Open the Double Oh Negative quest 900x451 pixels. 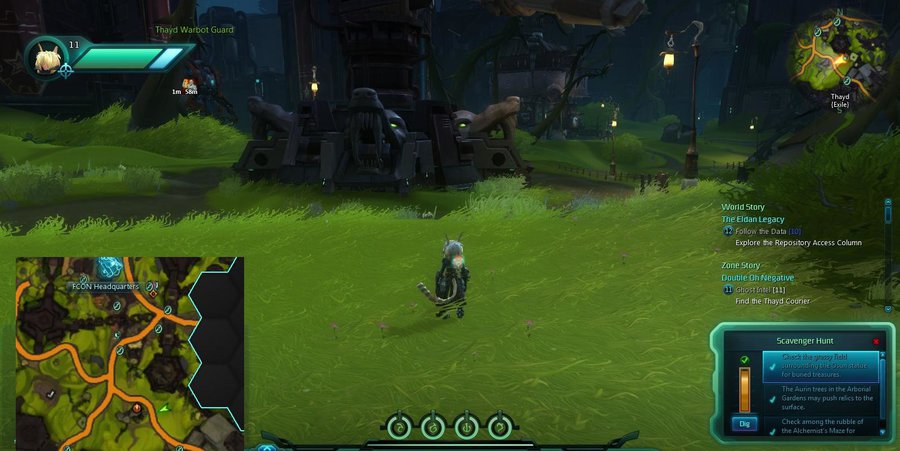(758, 277)
